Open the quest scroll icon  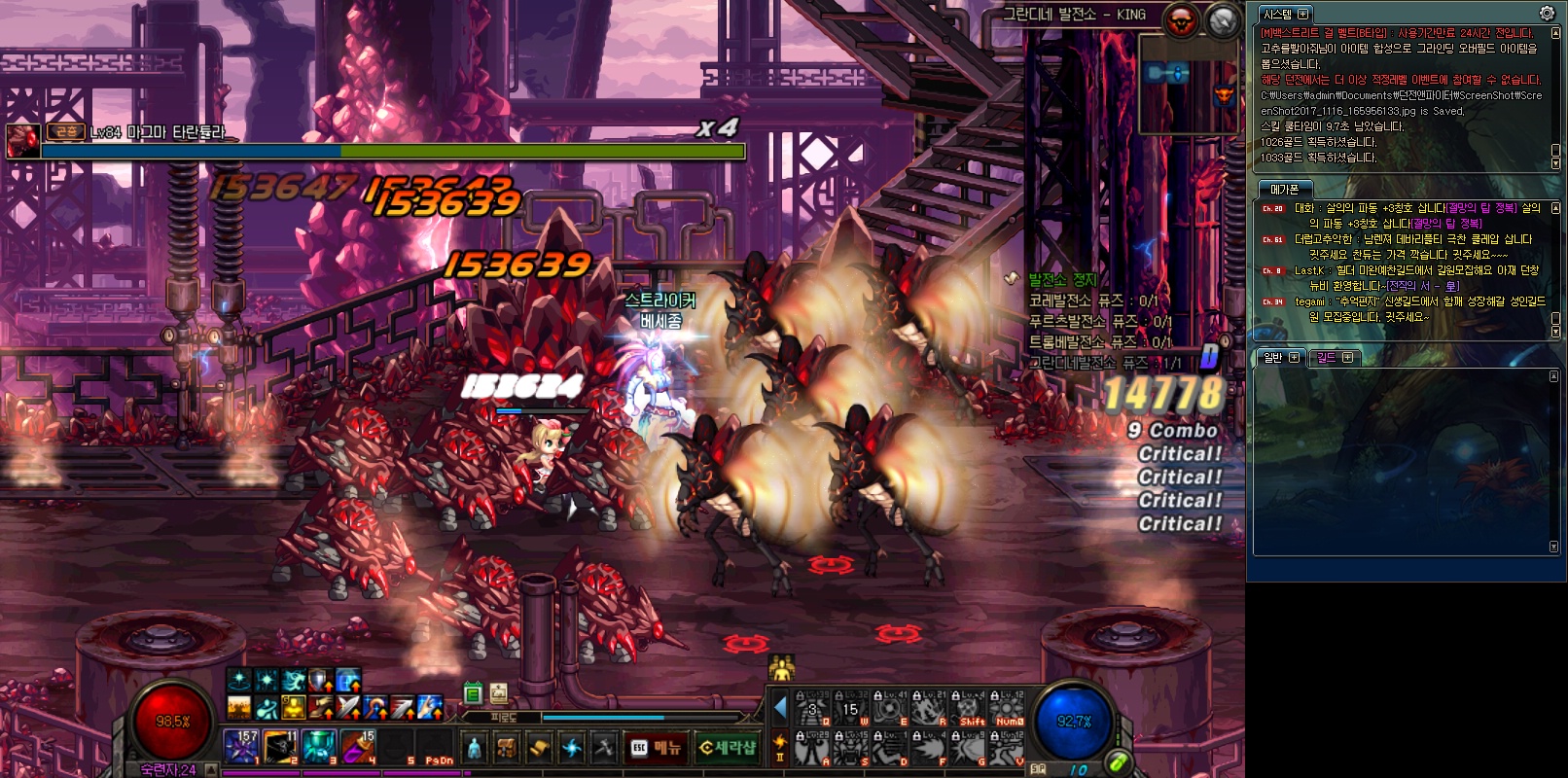point(539,747)
